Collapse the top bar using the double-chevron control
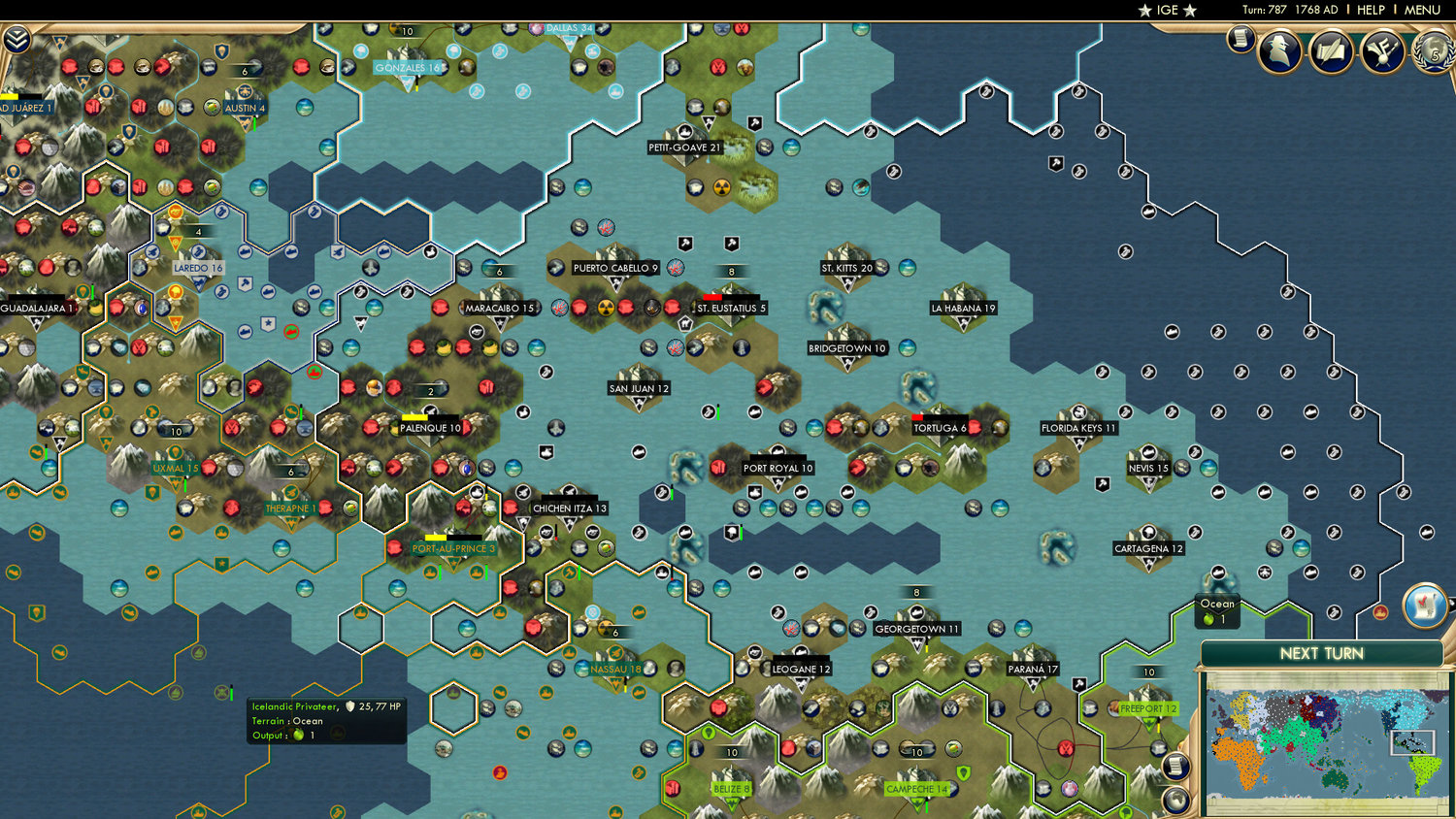This screenshot has width=1456, height=819. 17,41
